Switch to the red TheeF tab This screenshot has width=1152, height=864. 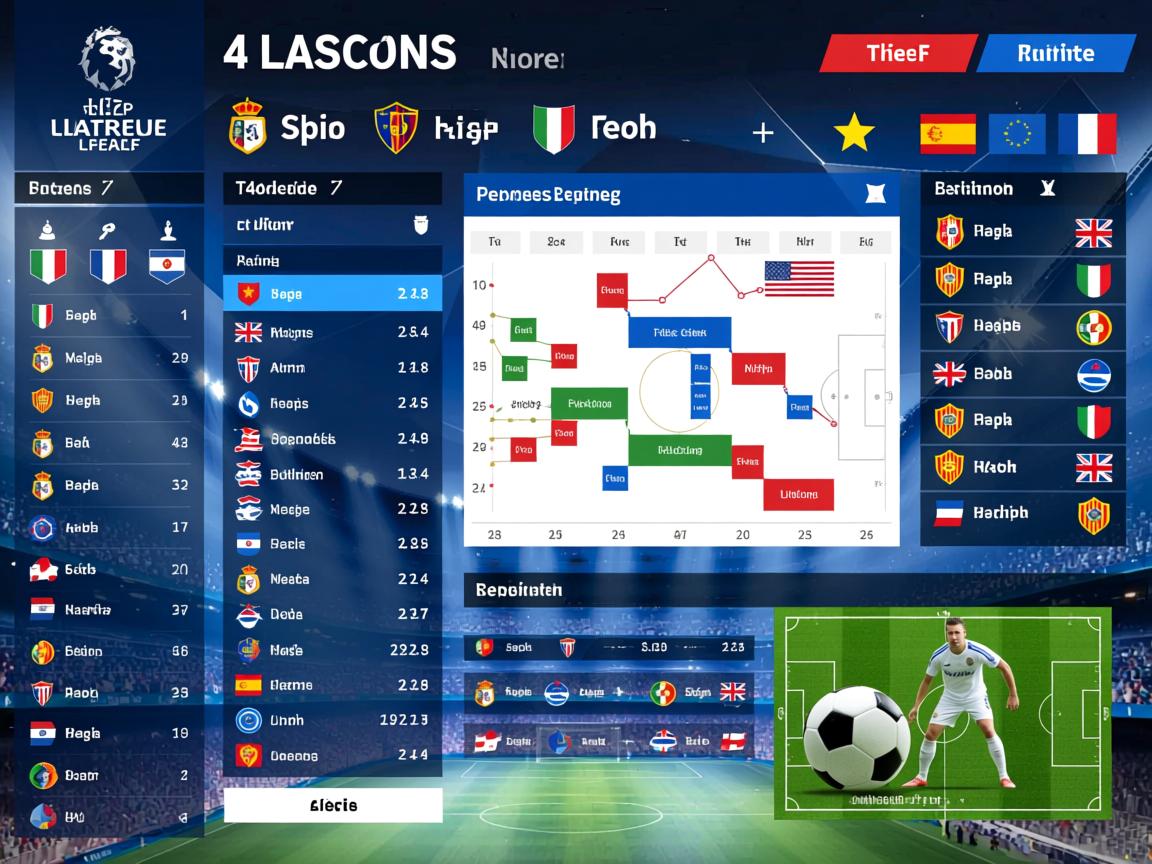(897, 54)
